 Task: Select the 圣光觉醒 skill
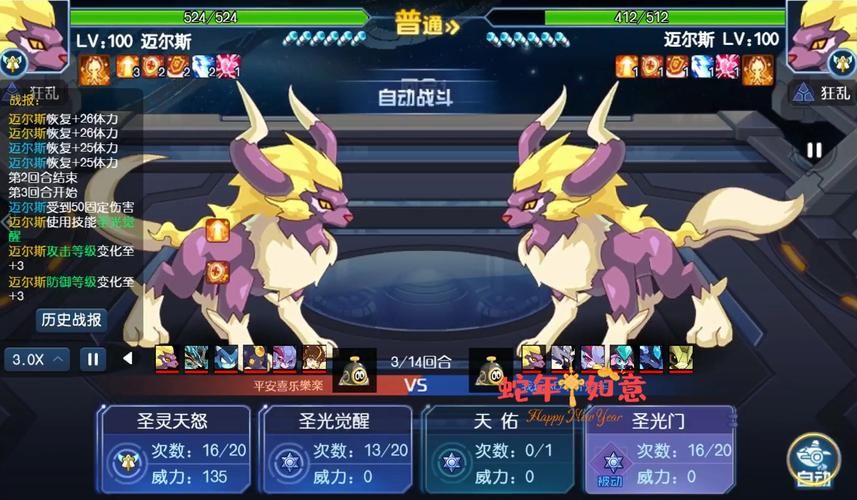pyautogui.click(x=338, y=448)
